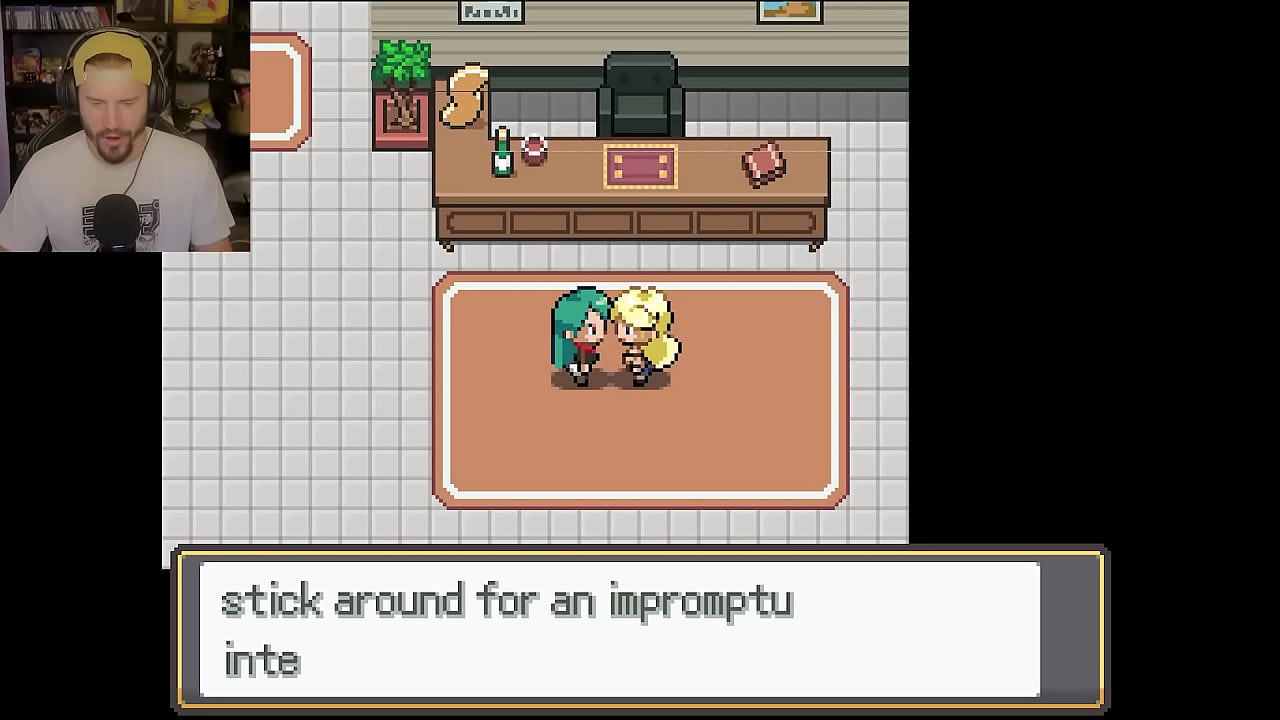Viewport: 1280px width, 720px height.
Task: Click the office chair behind the desk
Action: coord(640,85)
